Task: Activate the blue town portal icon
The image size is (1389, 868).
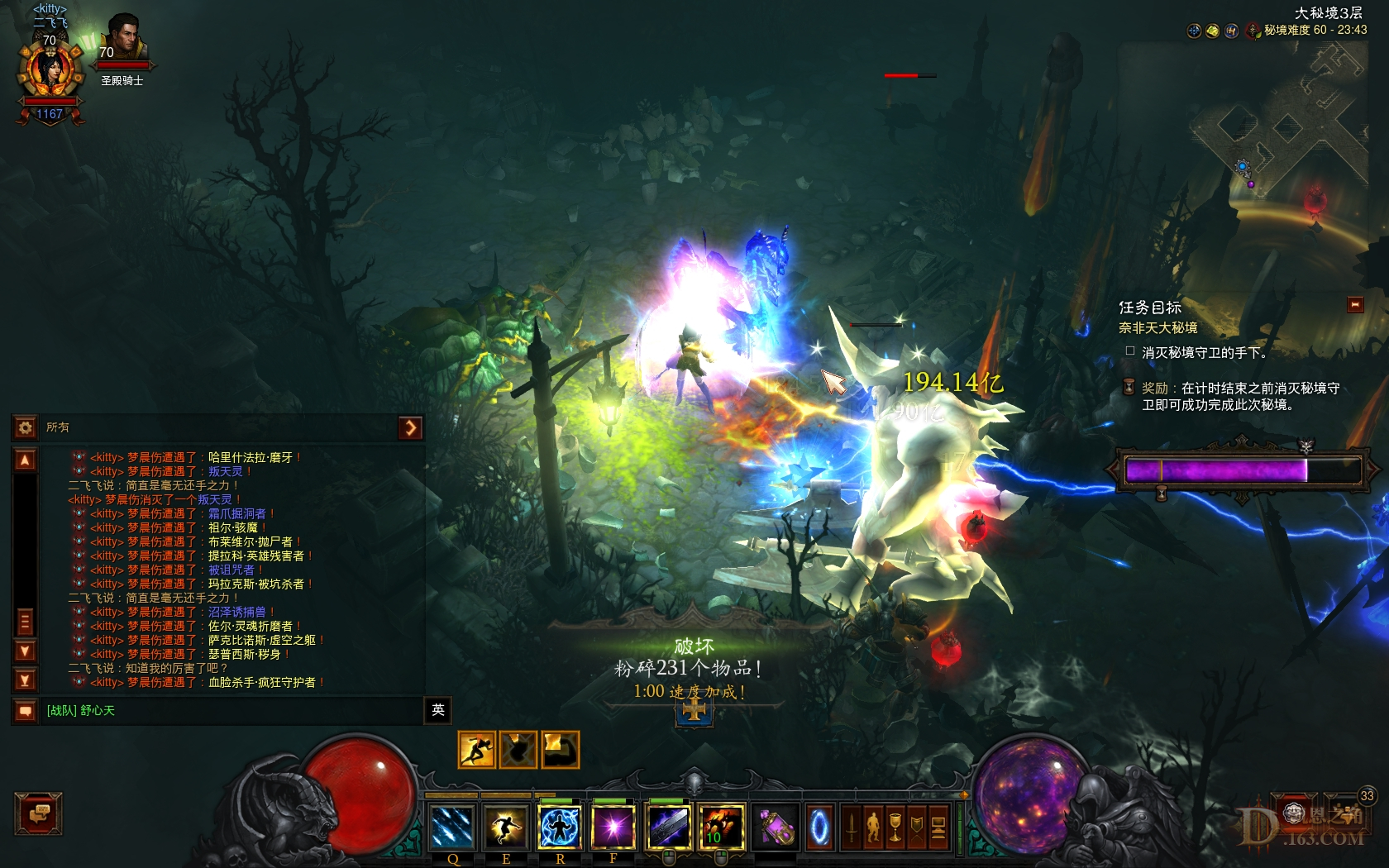Action: click(819, 827)
